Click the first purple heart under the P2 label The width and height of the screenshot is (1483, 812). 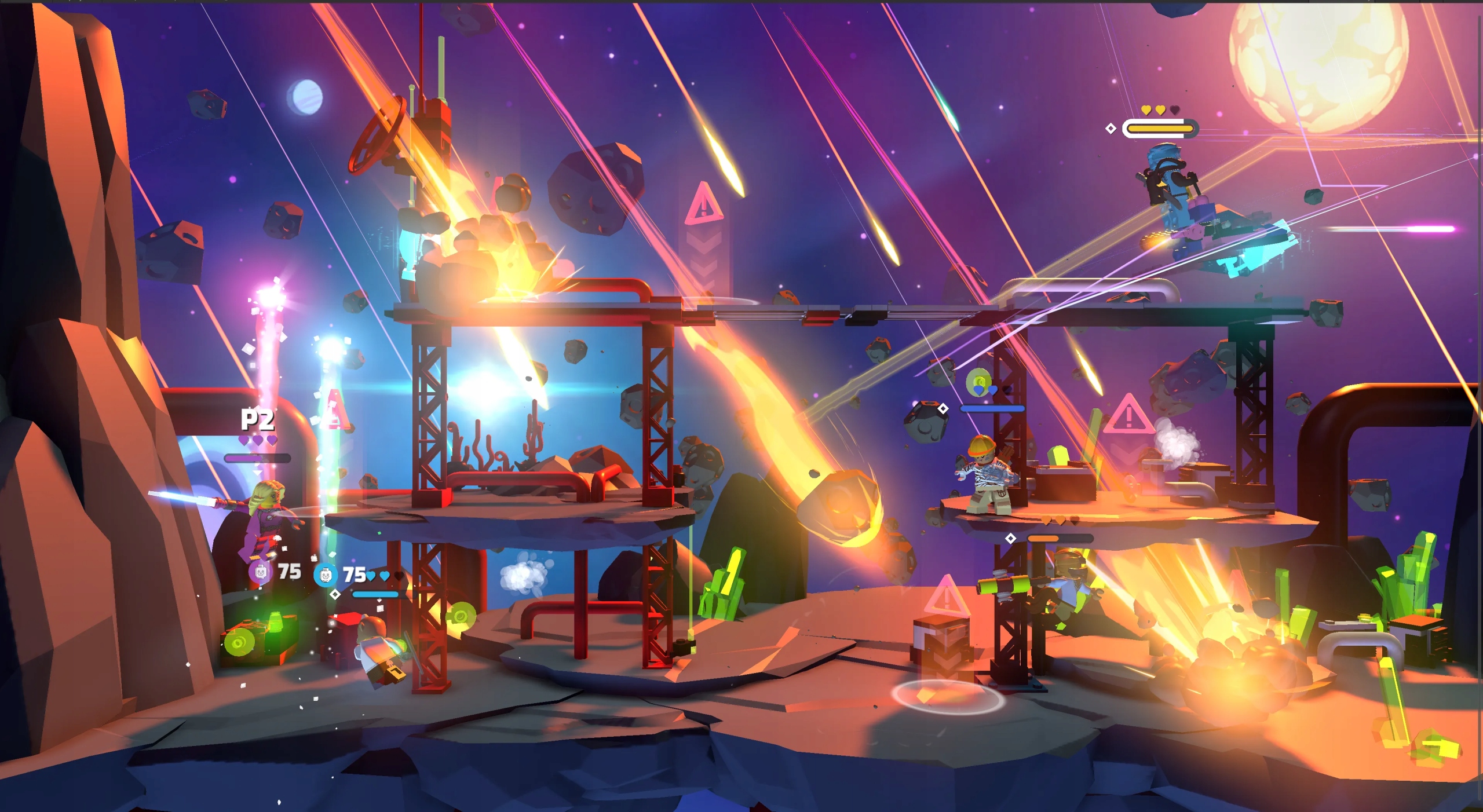(x=244, y=440)
